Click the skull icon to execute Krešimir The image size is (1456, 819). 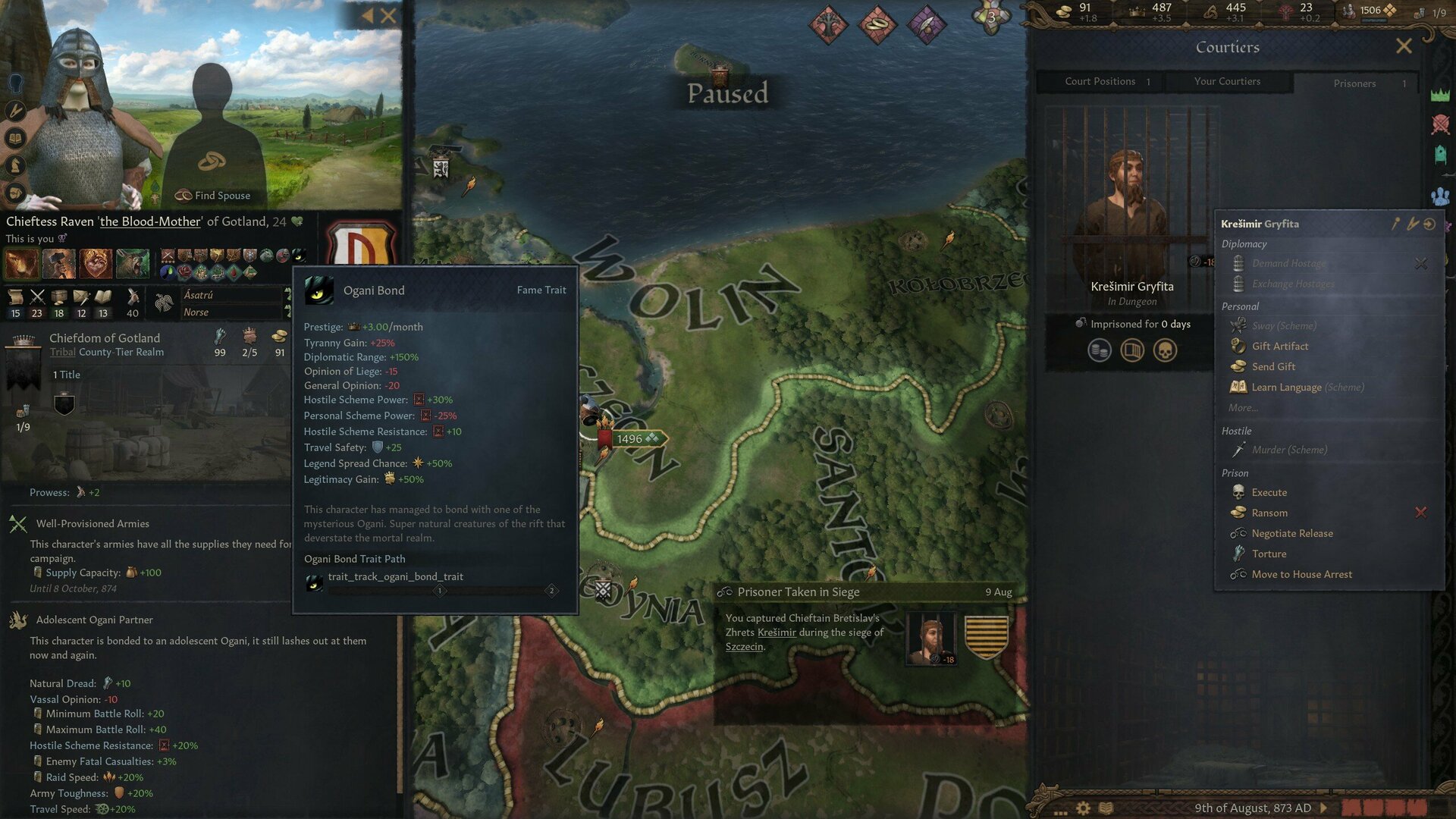1164,350
